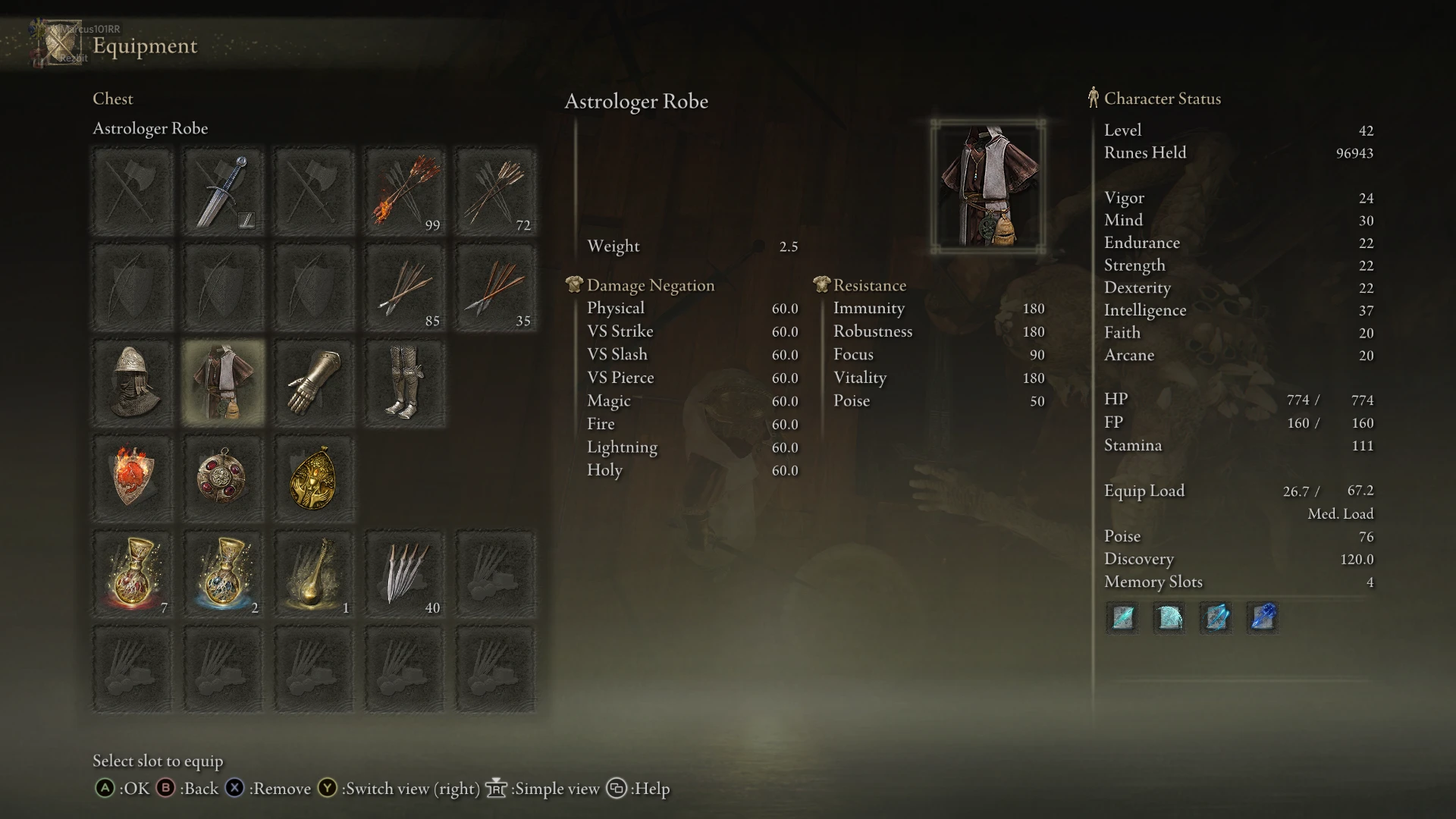
Task: Select the Cerulean Flask showing 2
Action: click(x=223, y=573)
